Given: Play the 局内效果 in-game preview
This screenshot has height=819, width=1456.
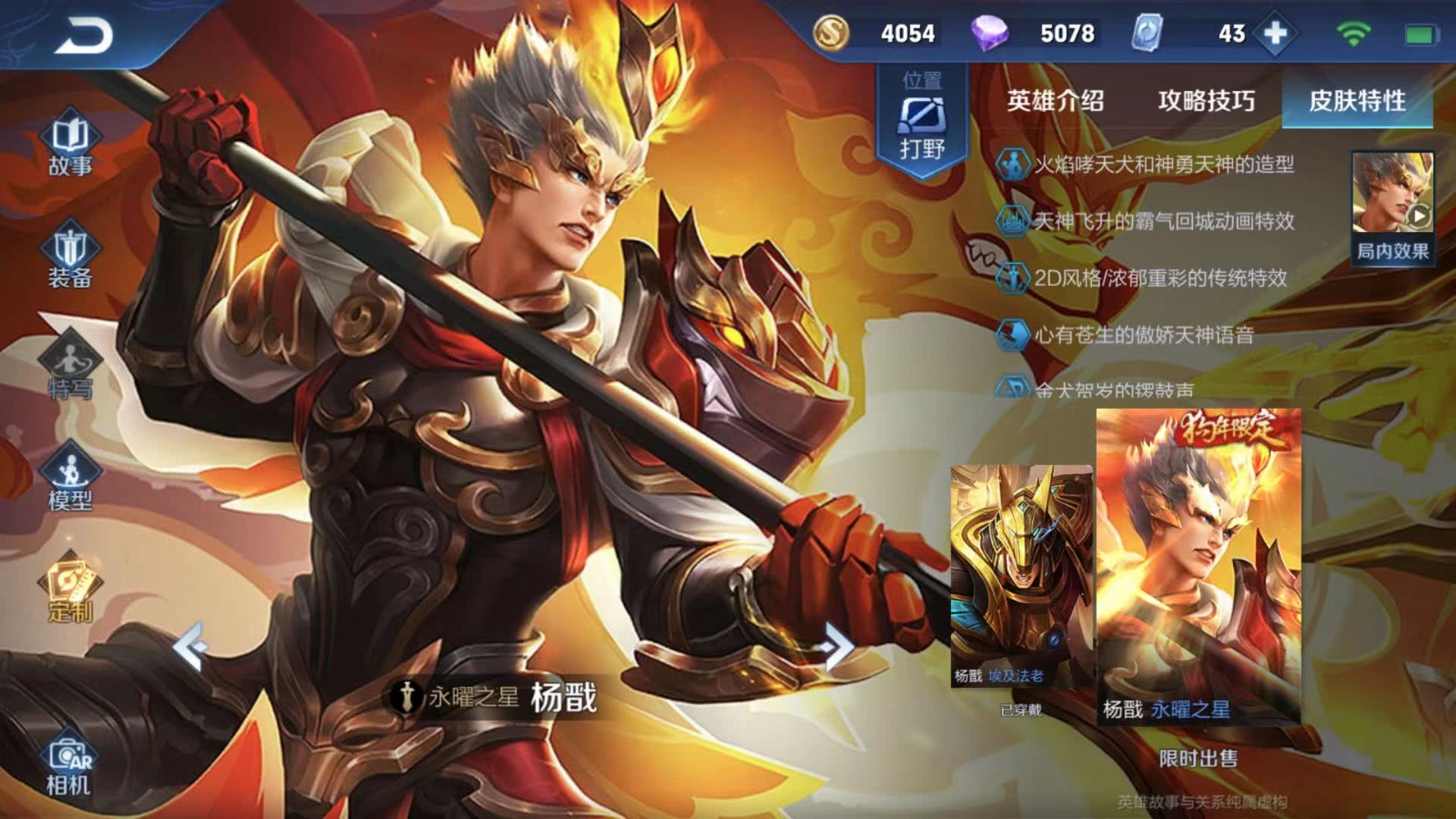Looking at the screenshot, I should coord(1392,206).
